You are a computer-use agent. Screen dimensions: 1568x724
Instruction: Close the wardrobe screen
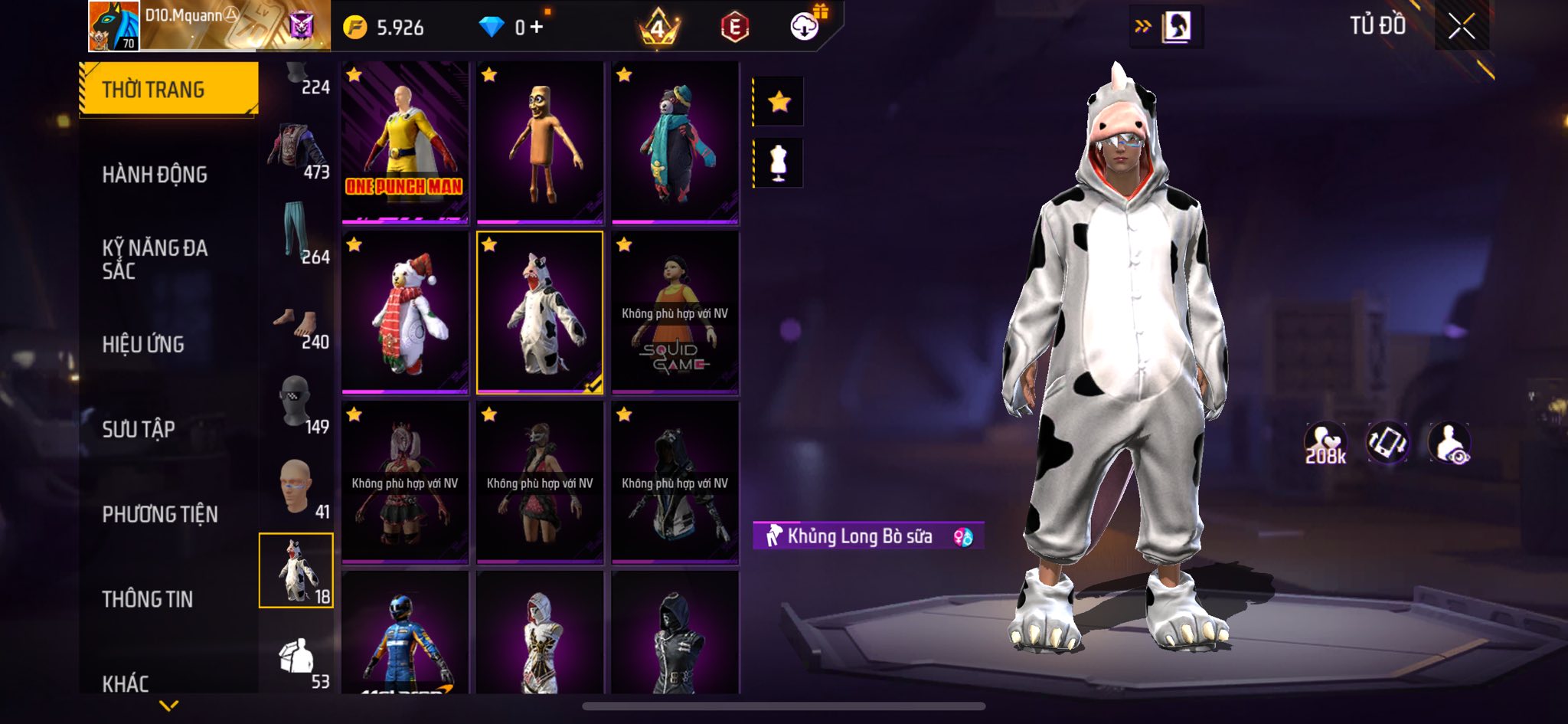point(1461,27)
